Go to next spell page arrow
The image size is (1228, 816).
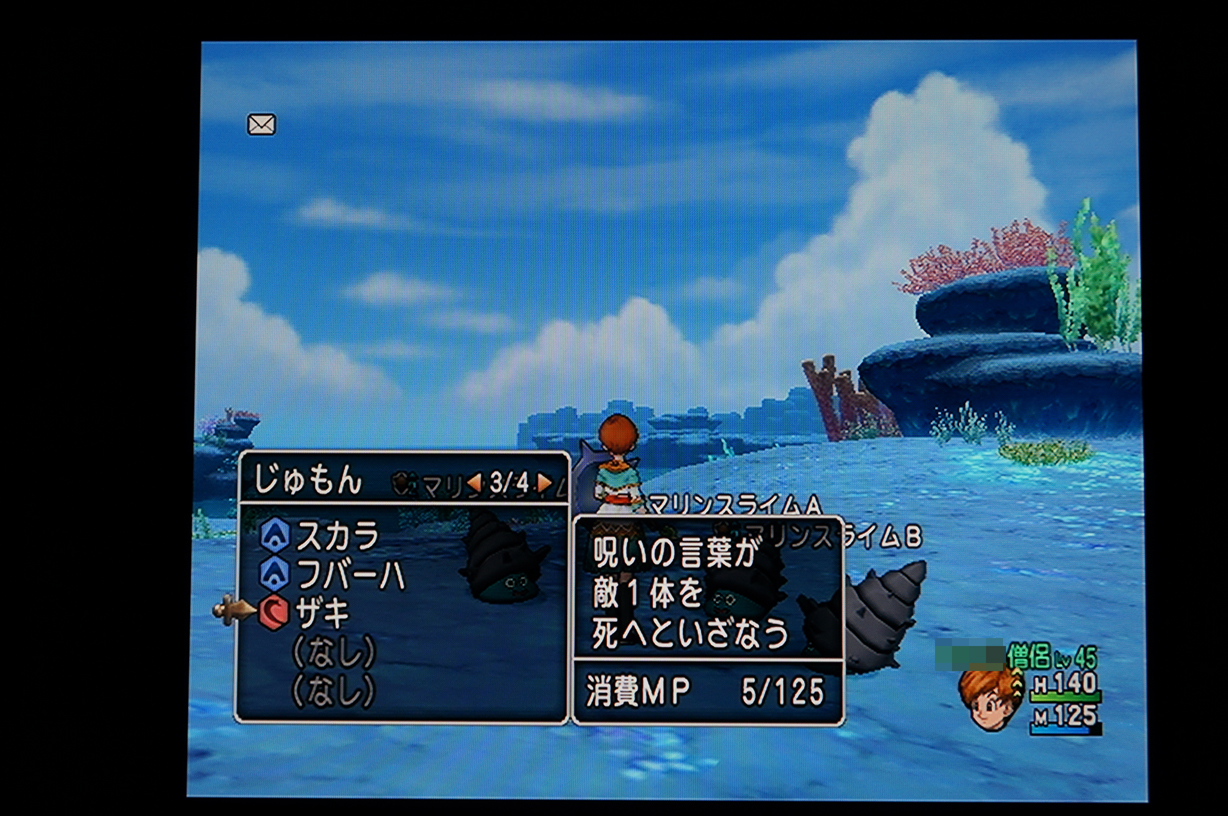545,483
